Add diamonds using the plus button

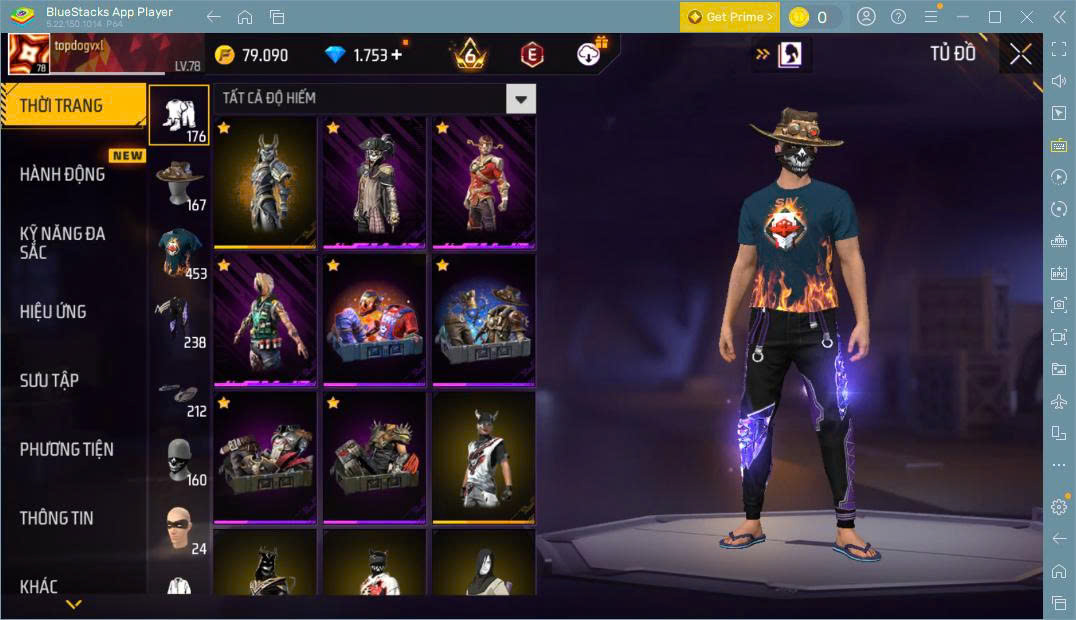pos(397,55)
